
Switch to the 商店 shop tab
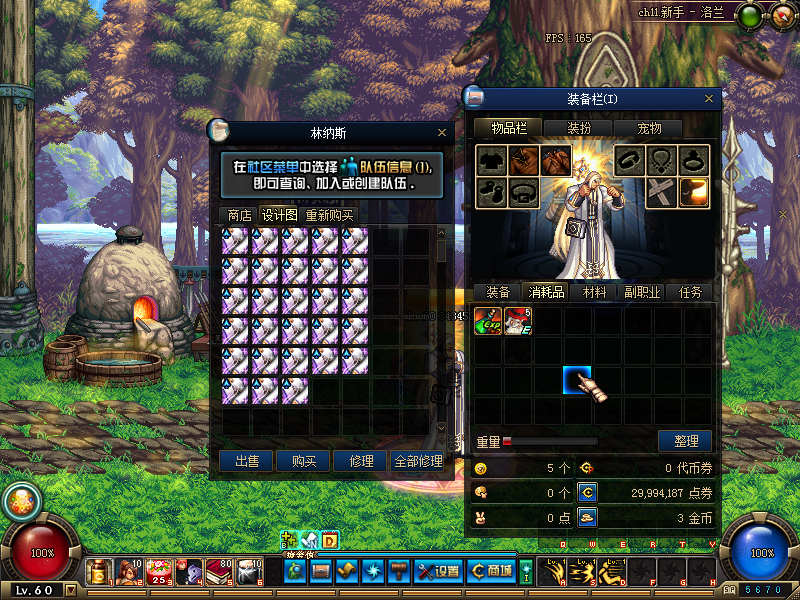click(x=239, y=215)
